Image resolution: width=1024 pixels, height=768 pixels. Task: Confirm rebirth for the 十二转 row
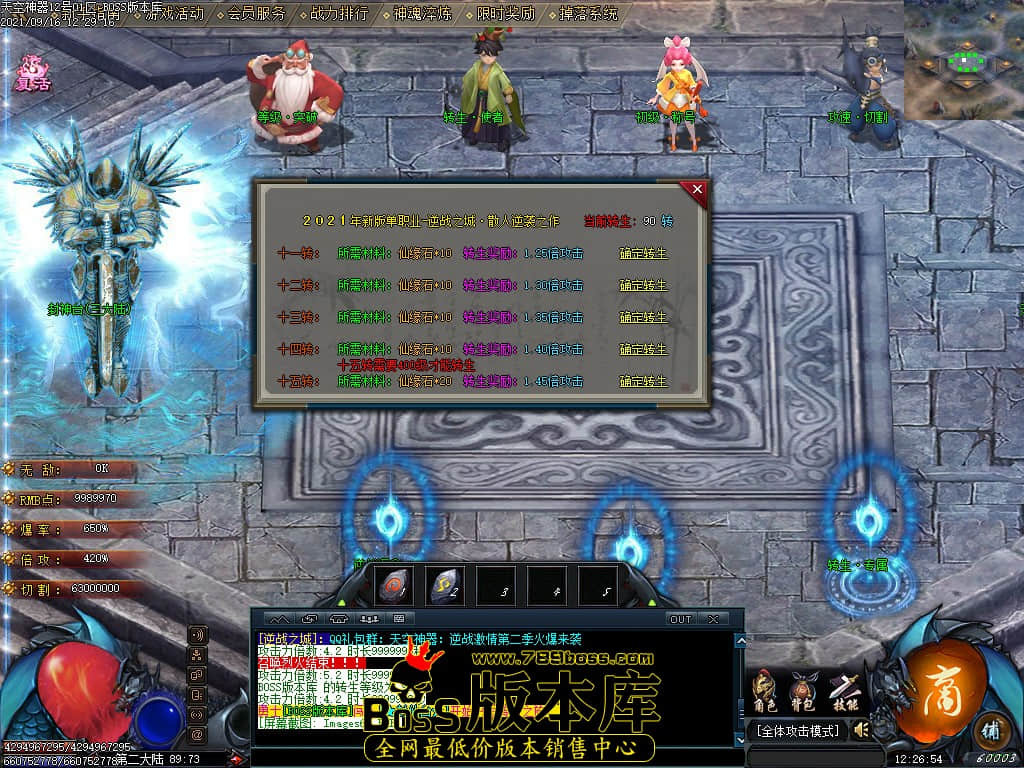(642, 286)
